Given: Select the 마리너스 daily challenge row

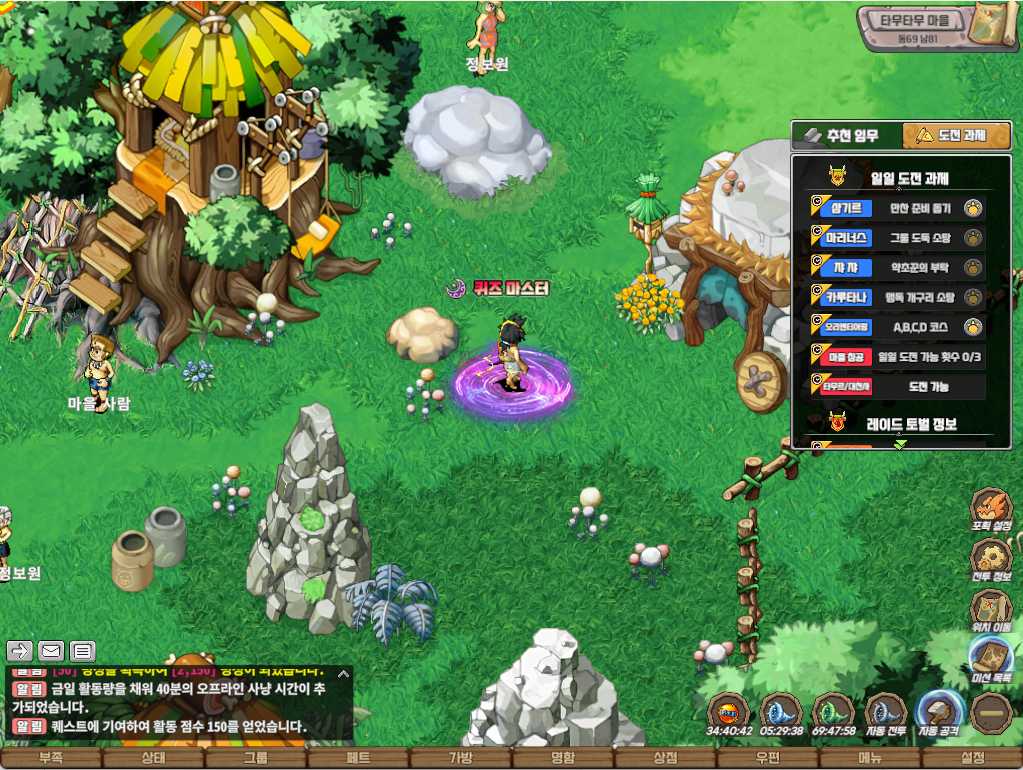Looking at the screenshot, I should [x=897, y=238].
